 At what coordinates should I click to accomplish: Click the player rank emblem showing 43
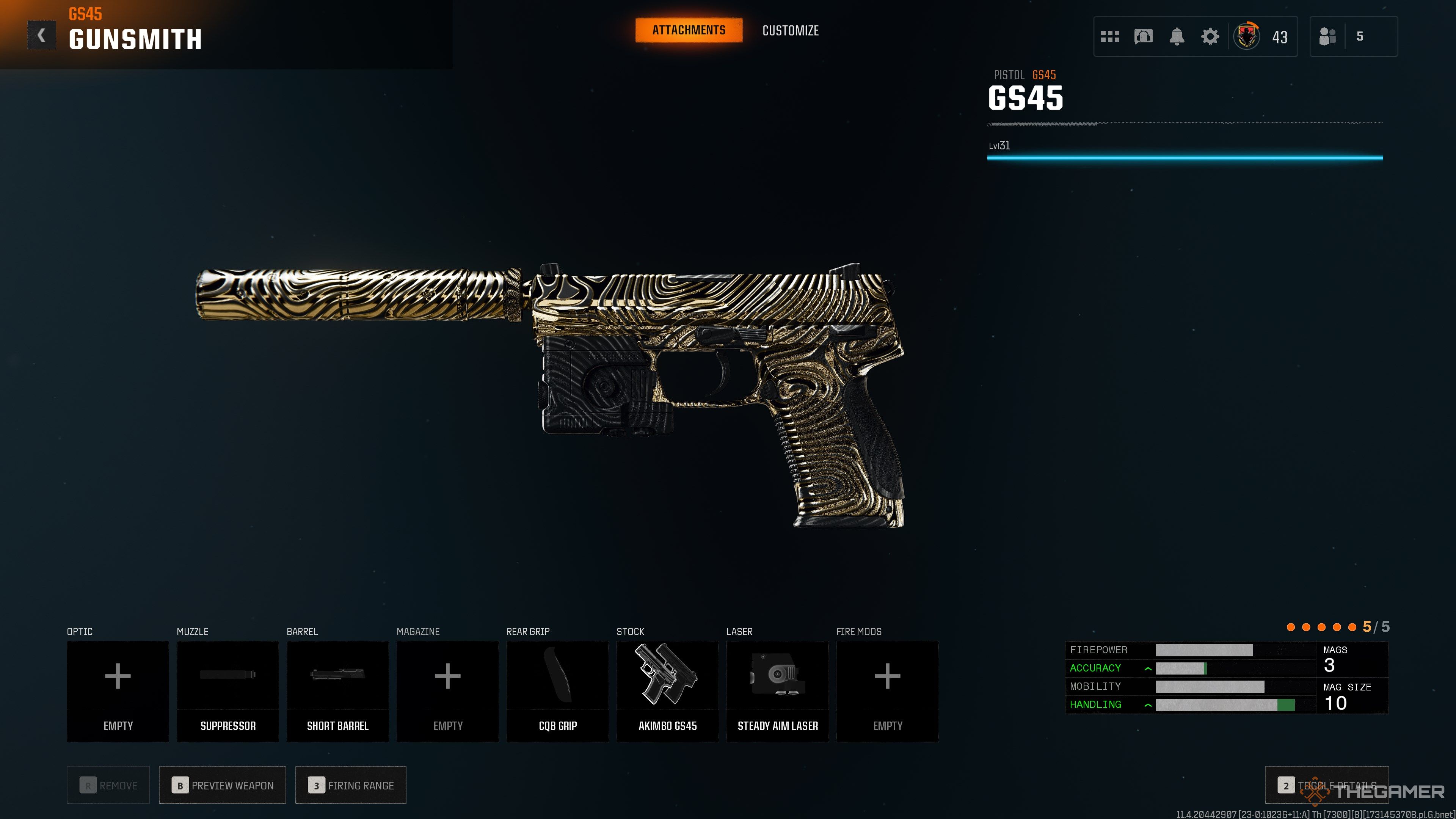pyautogui.click(x=1247, y=36)
